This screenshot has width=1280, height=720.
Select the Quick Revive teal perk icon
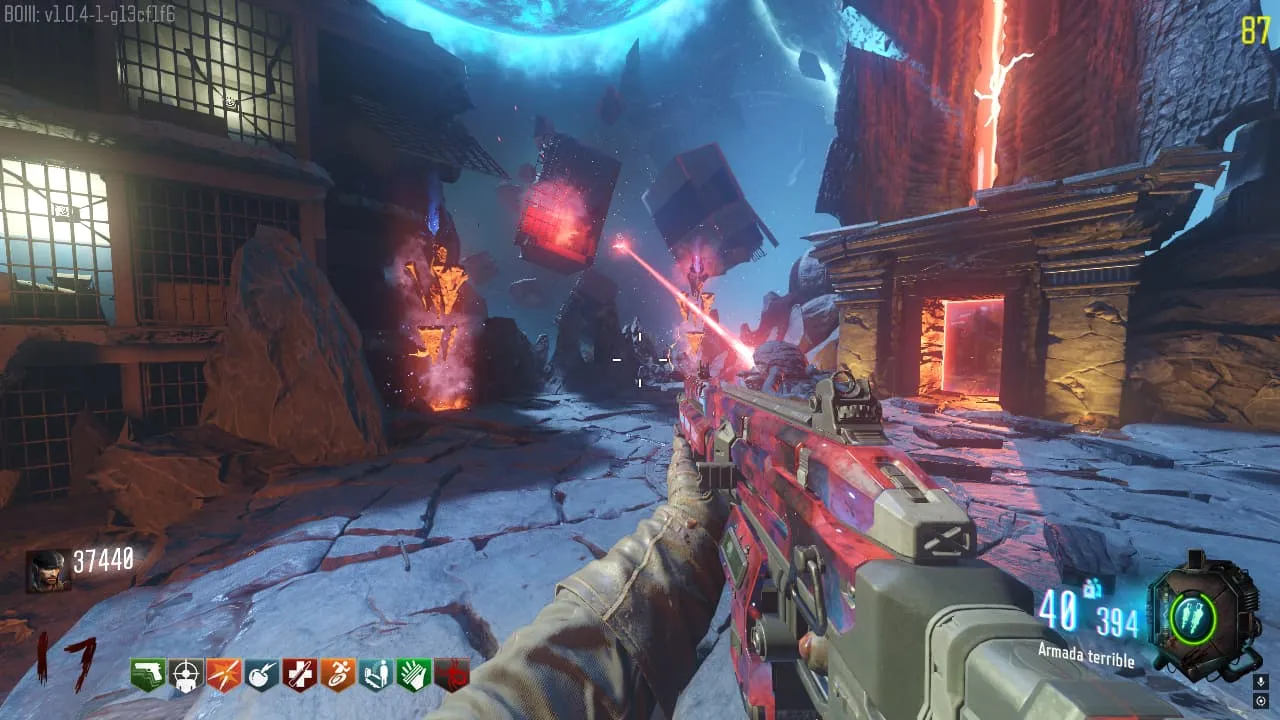(376, 675)
